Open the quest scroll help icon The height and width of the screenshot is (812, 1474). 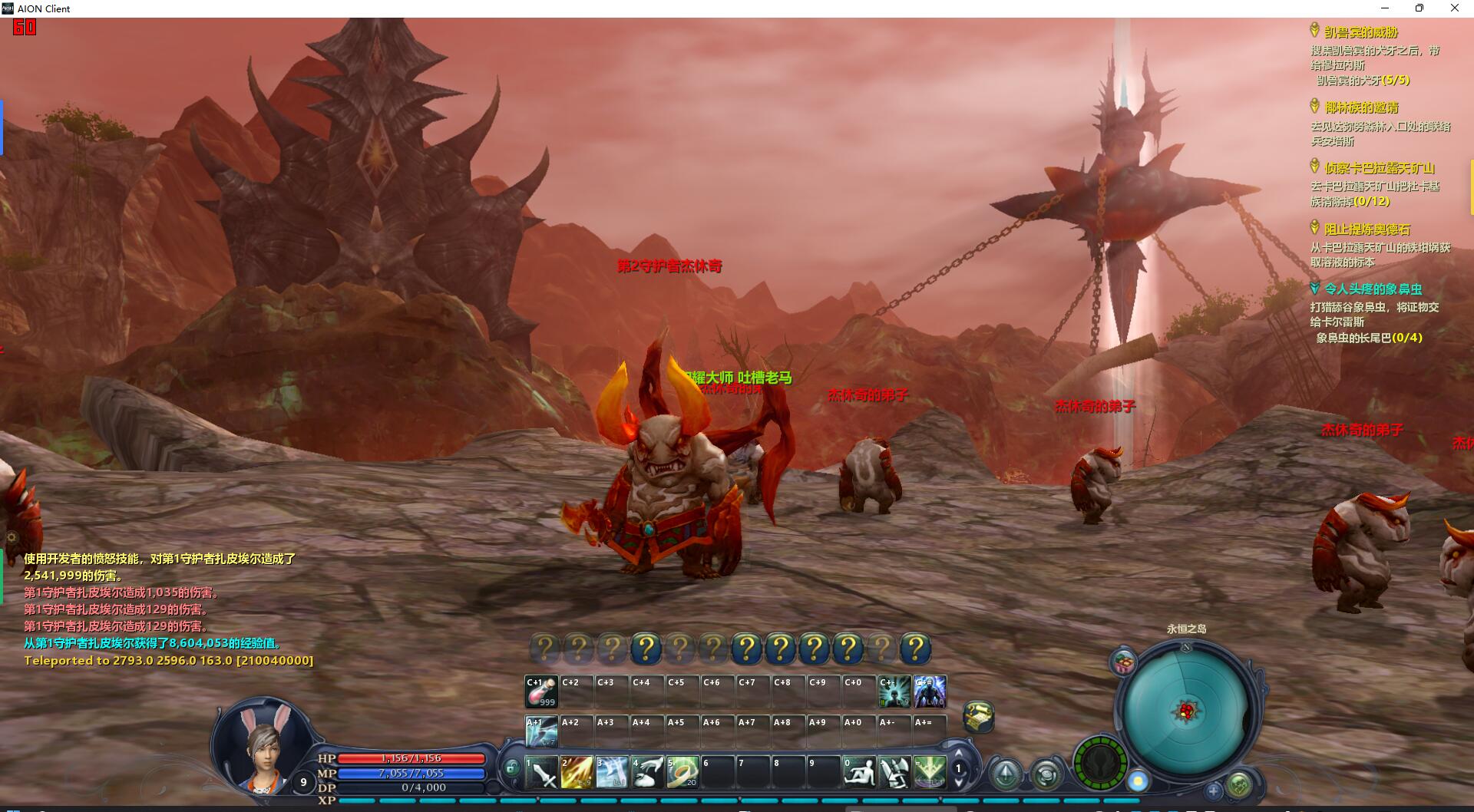pyautogui.click(x=978, y=716)
